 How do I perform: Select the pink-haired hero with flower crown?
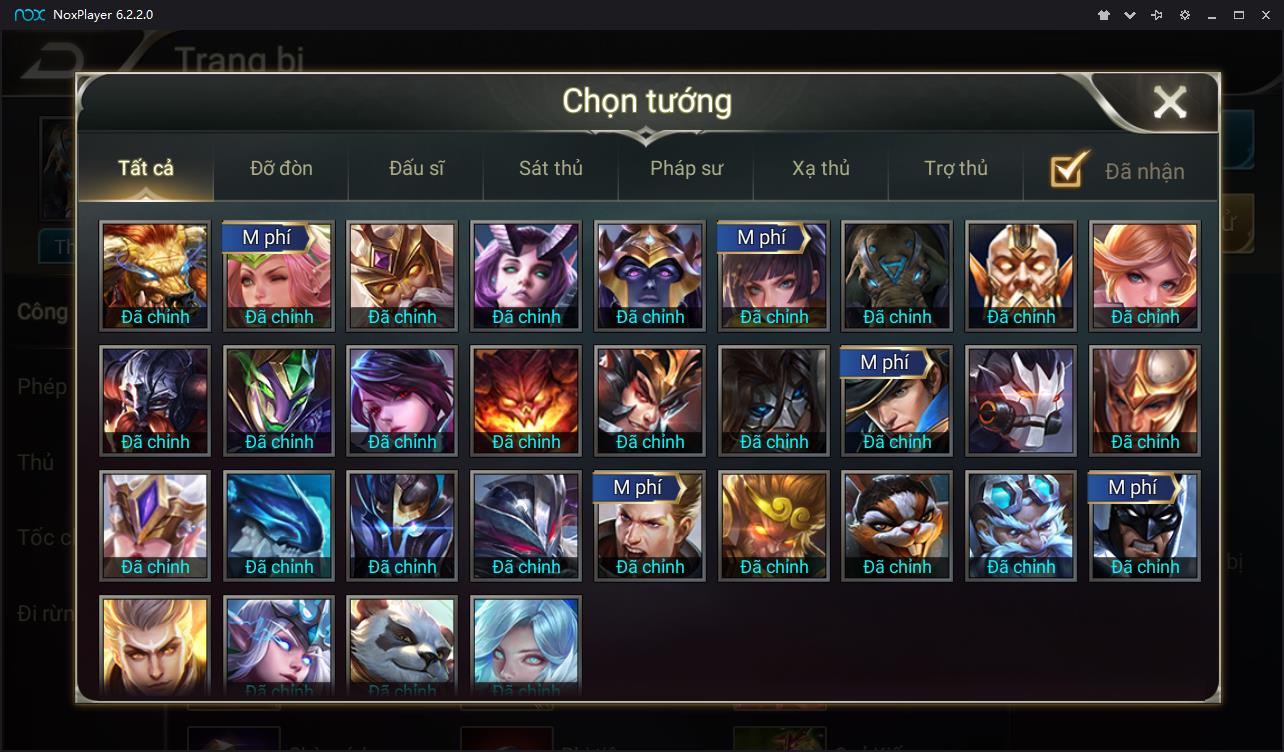(x=279, y=275)
